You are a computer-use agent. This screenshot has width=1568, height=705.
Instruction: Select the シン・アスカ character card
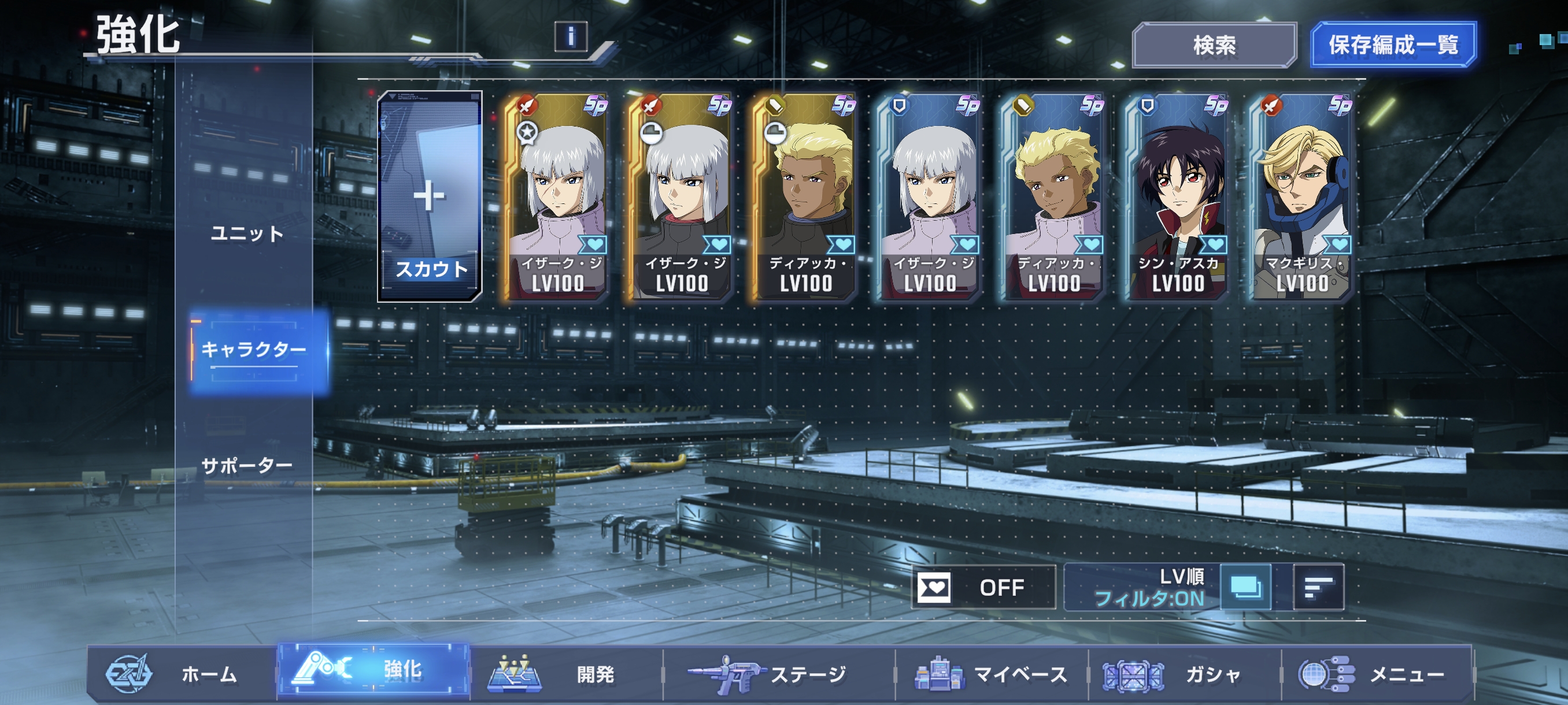point(1177,196)
